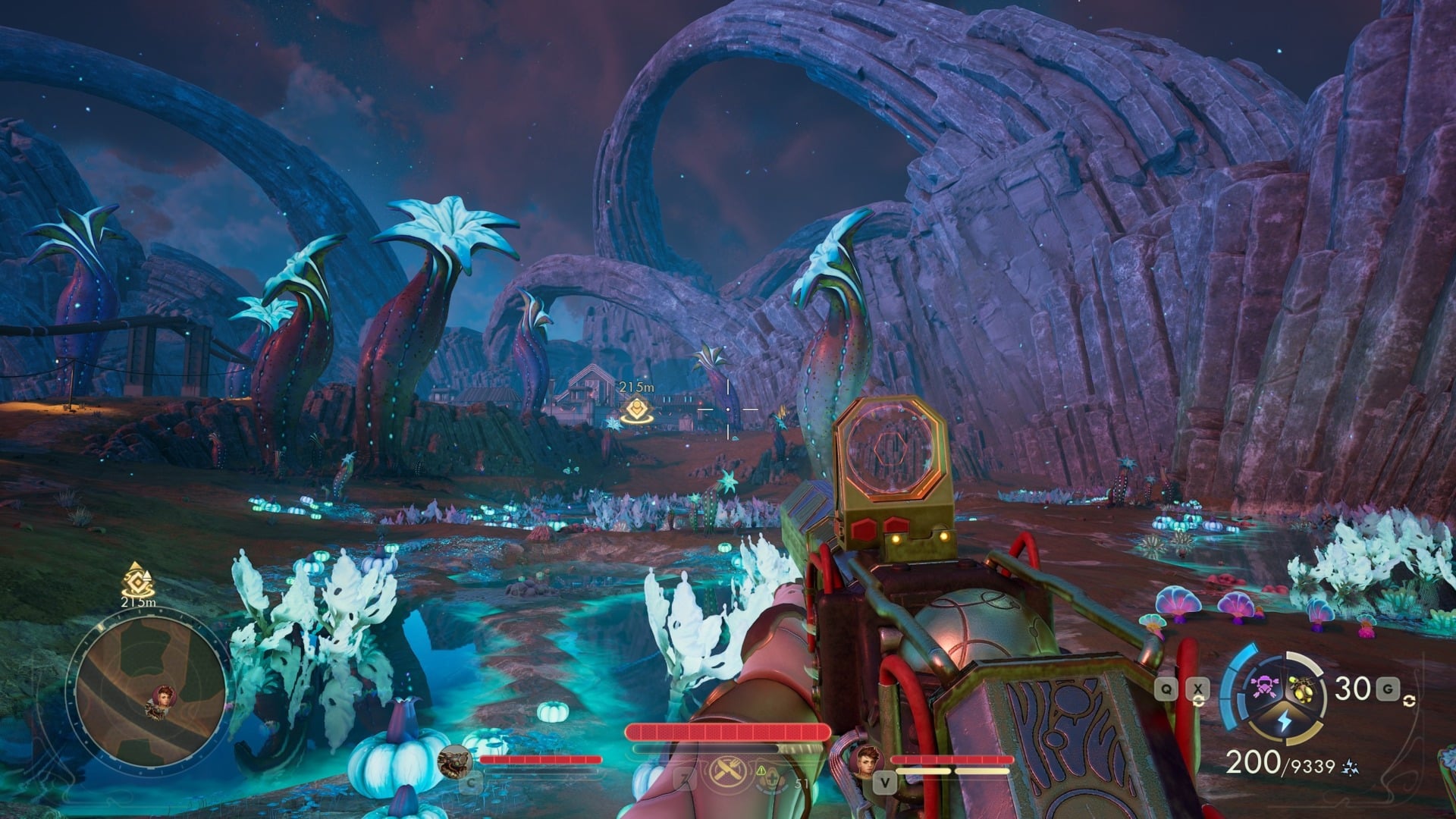Click the refresh arrow under the X key prompt
This screenshot has width=1456, height=819.
1199,701
